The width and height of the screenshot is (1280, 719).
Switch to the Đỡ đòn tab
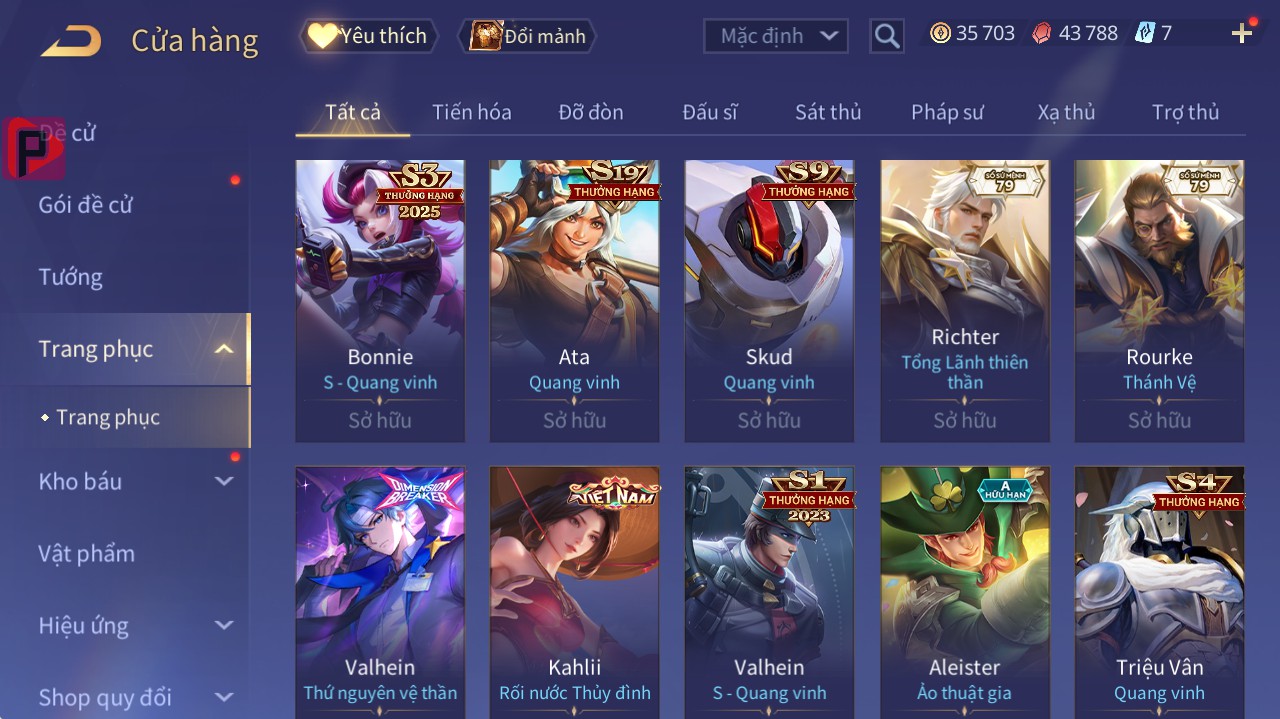[590, 112]
